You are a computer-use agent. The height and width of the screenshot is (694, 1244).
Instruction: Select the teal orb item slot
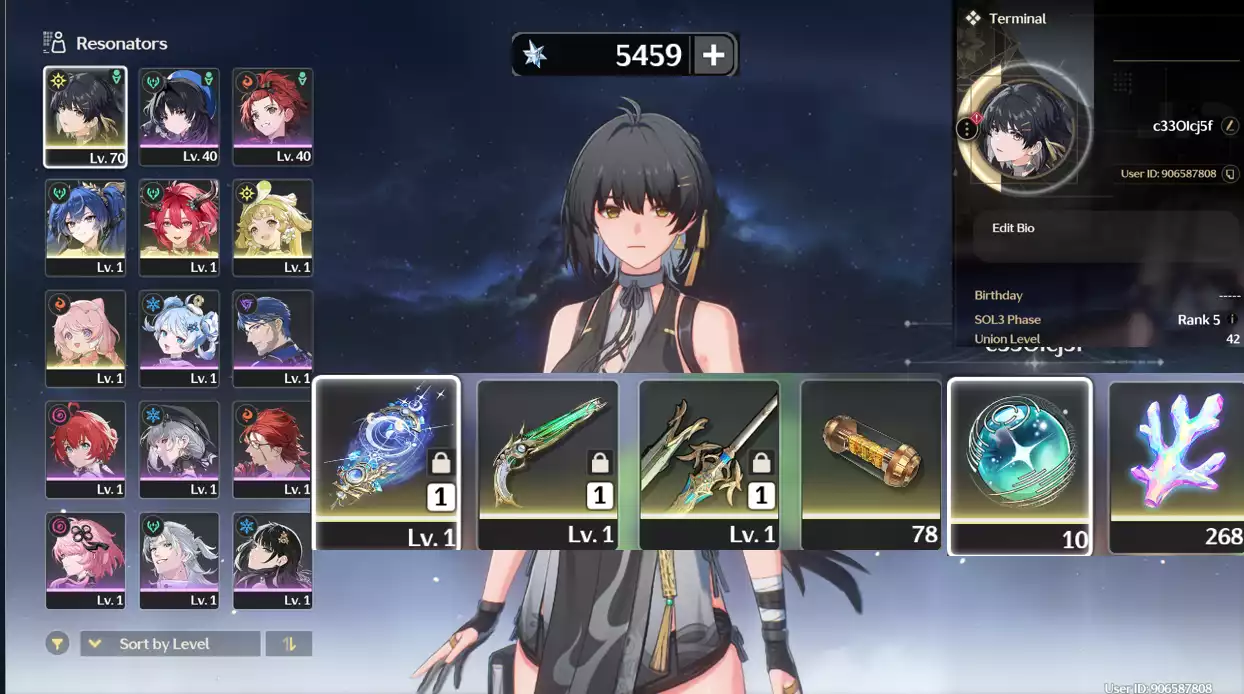[1019, 466]
